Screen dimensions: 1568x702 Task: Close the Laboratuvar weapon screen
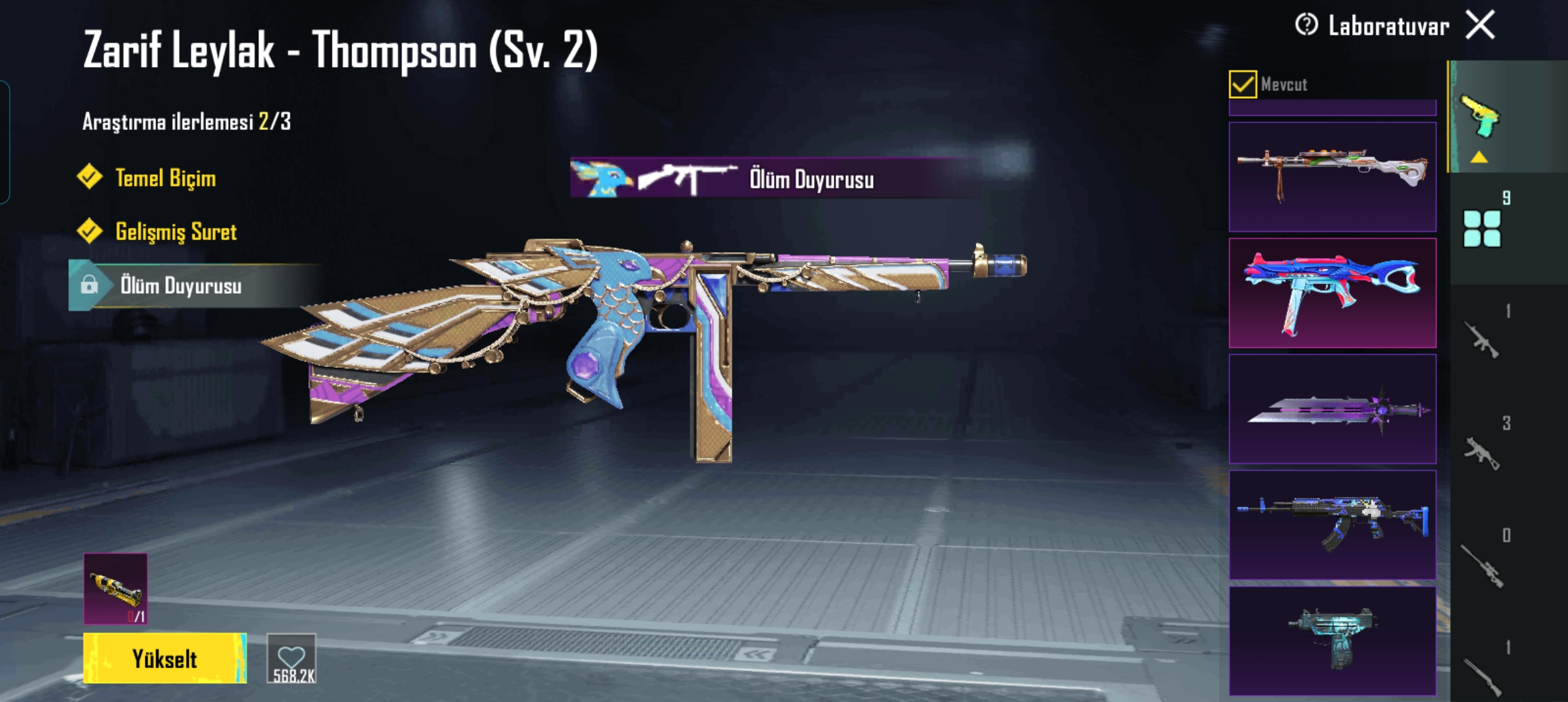point(1480,26)
